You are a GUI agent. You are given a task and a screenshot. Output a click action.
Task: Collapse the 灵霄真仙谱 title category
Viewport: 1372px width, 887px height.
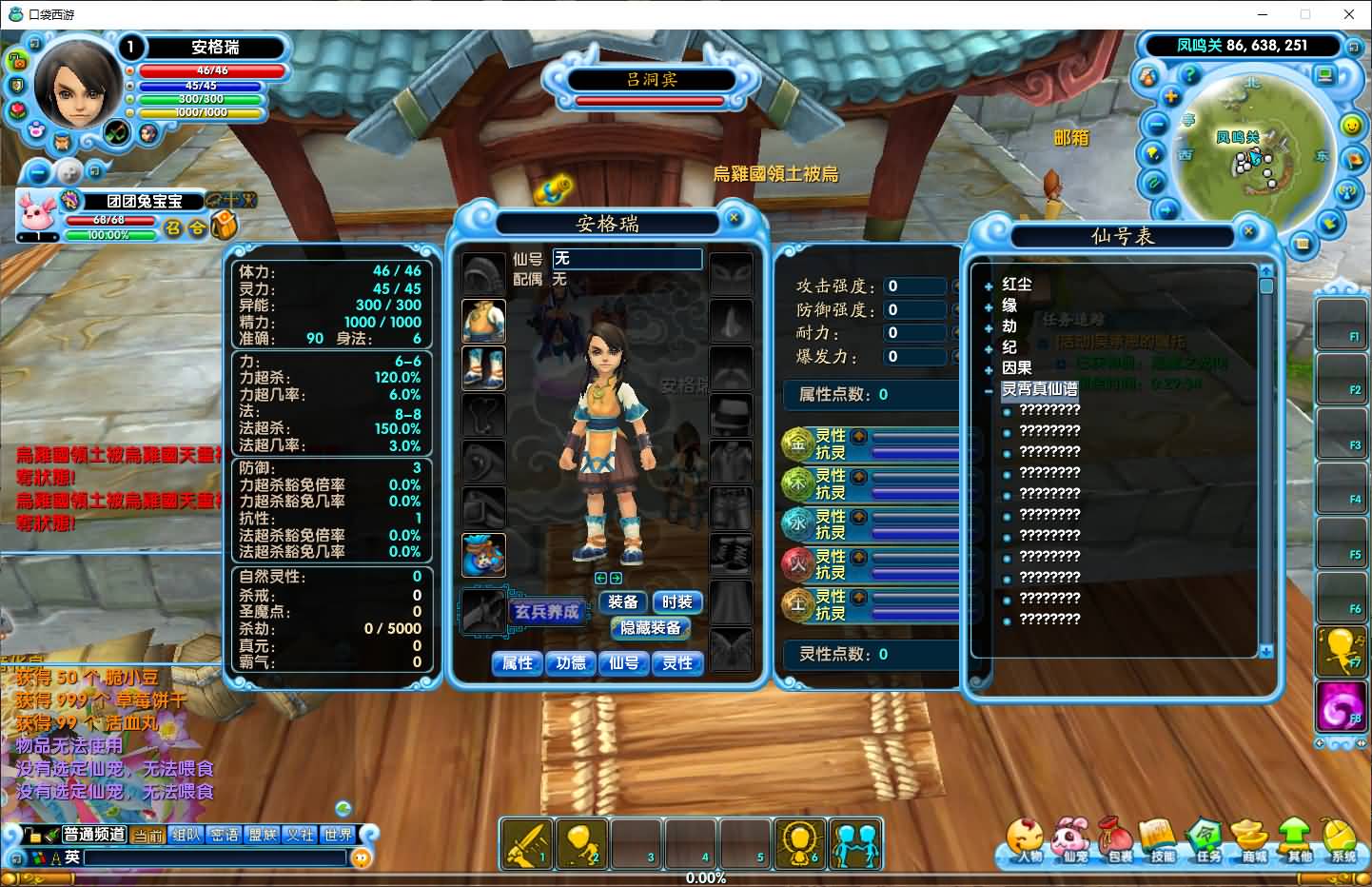[989, 389]
